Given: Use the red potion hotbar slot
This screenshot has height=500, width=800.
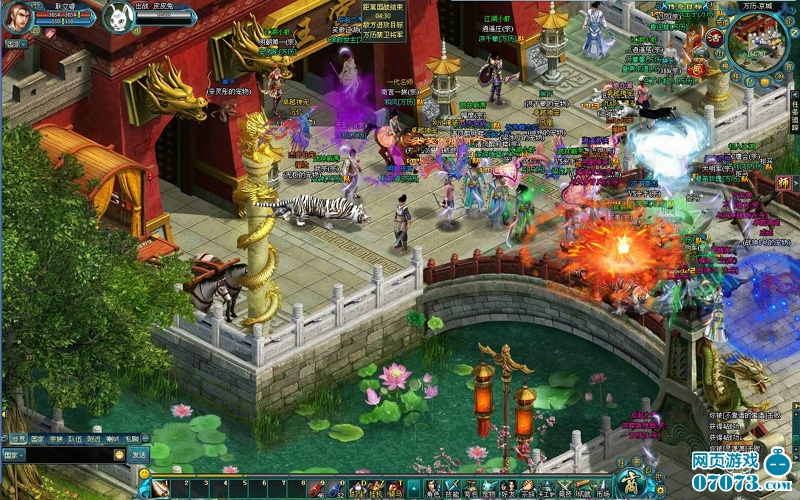Looking at the screenshot, I should coord(313,489).
